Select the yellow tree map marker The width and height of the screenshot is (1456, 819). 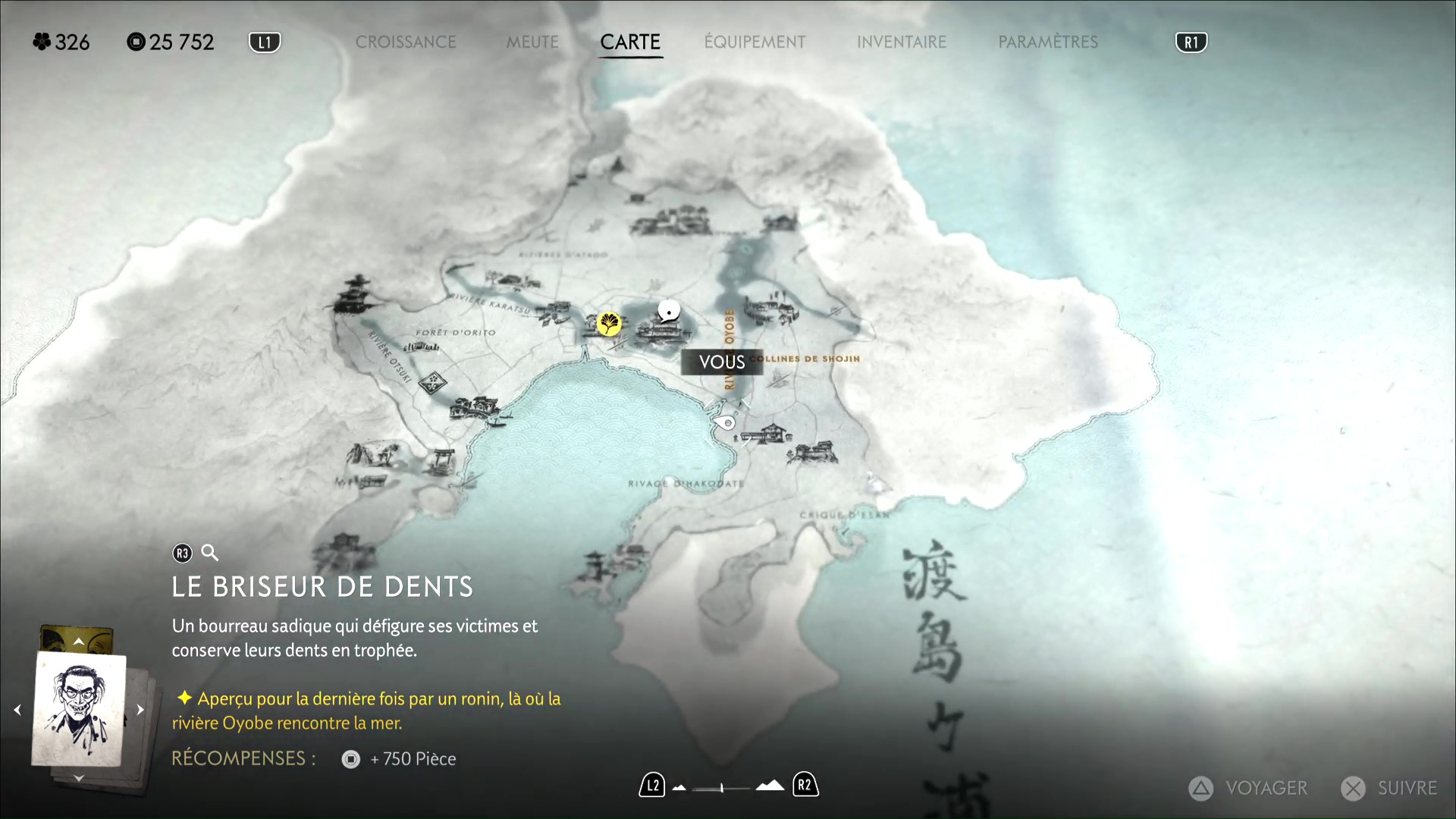click(608, 324)
